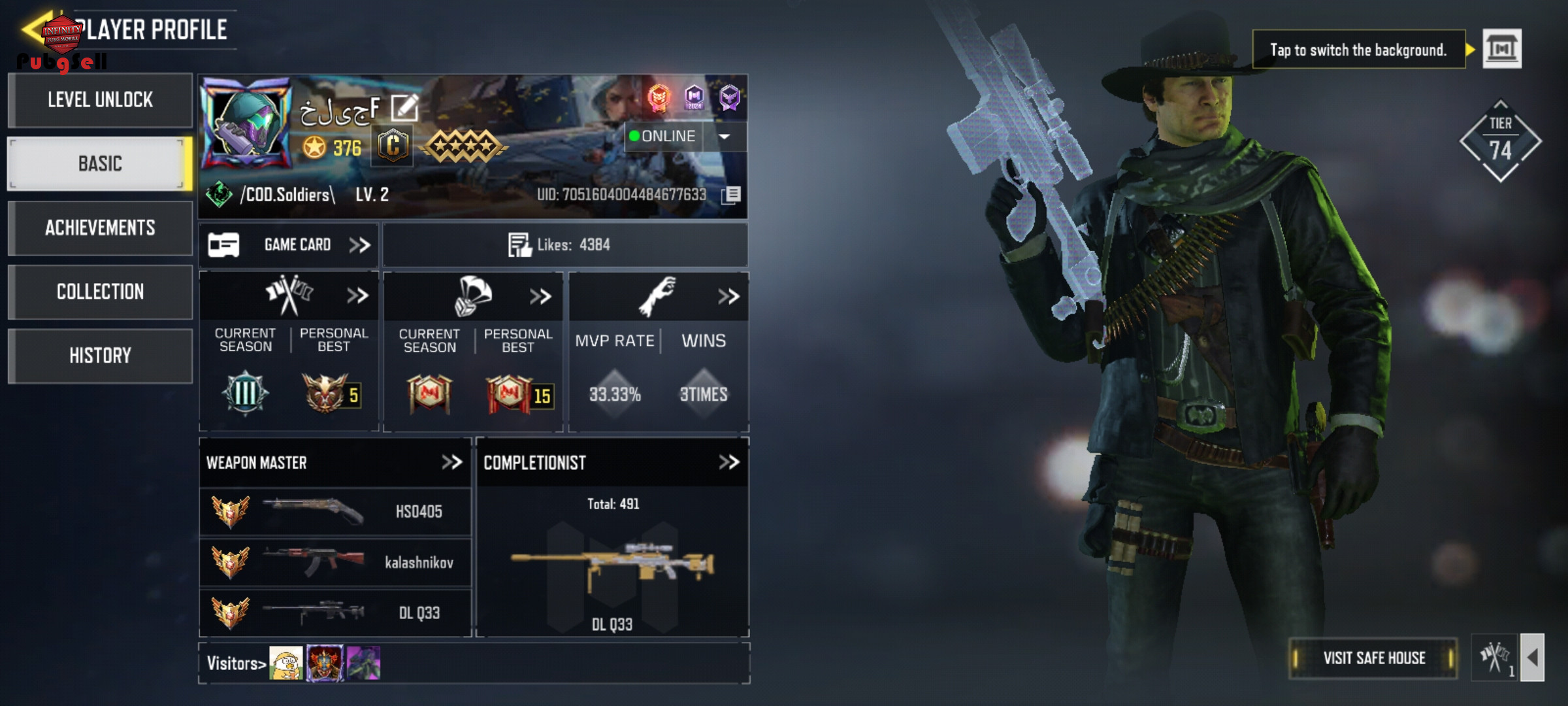Open the Achievements tab
Image resolution: width=1568 pixels, height=706 pixels.
click(100, 227)
